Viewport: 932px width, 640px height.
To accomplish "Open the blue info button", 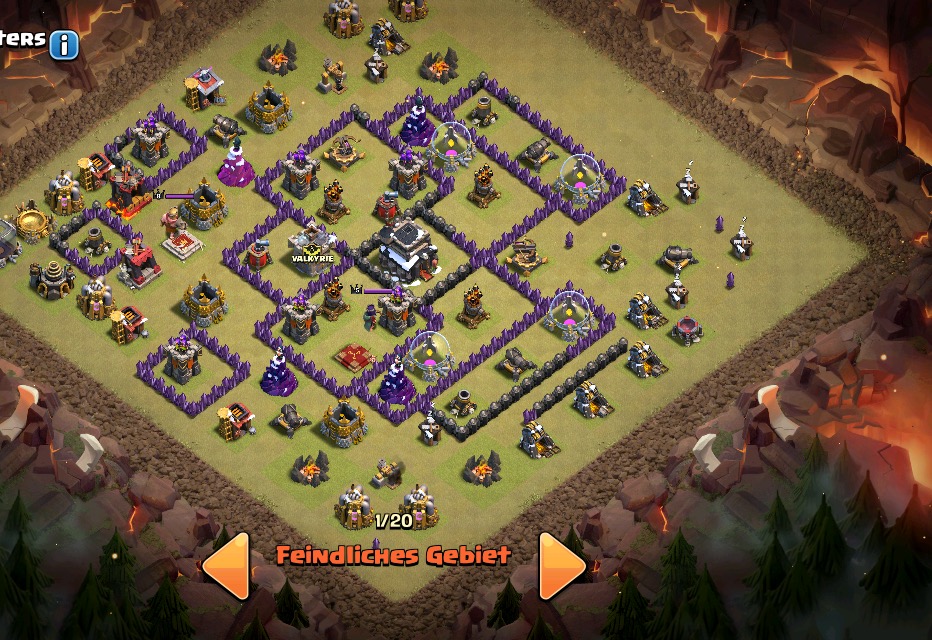I will (x=64, y=44).
